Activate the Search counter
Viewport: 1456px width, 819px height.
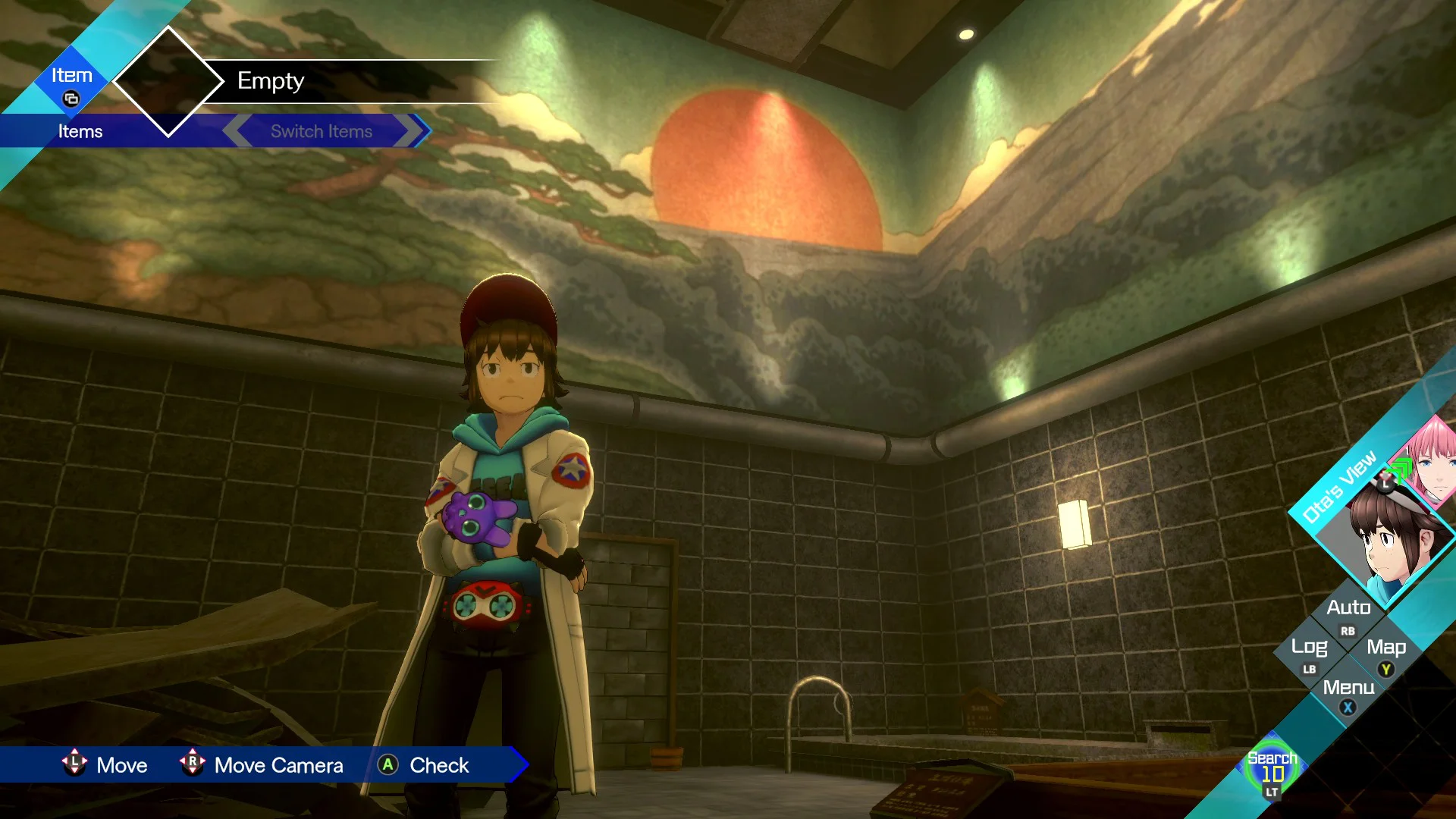pos(1272,770)
